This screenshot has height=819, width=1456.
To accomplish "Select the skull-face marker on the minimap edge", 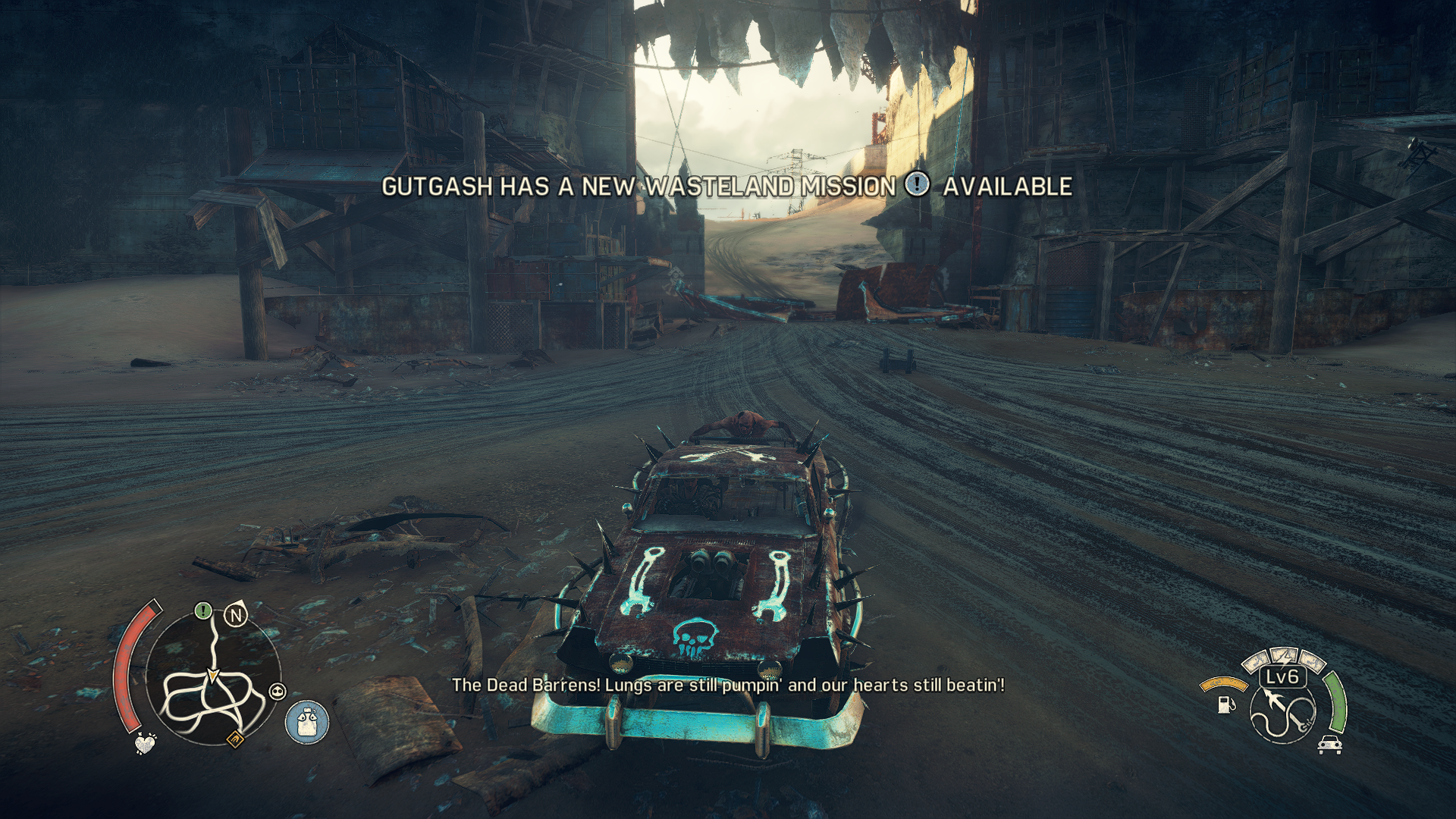I will [x=278, y=692].
